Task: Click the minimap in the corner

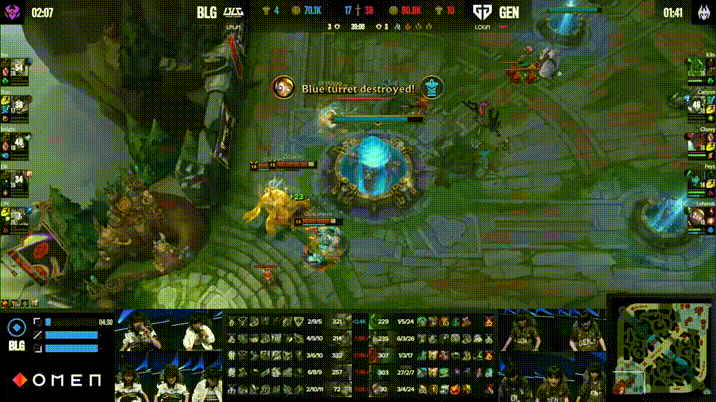Action: (660, 350)
